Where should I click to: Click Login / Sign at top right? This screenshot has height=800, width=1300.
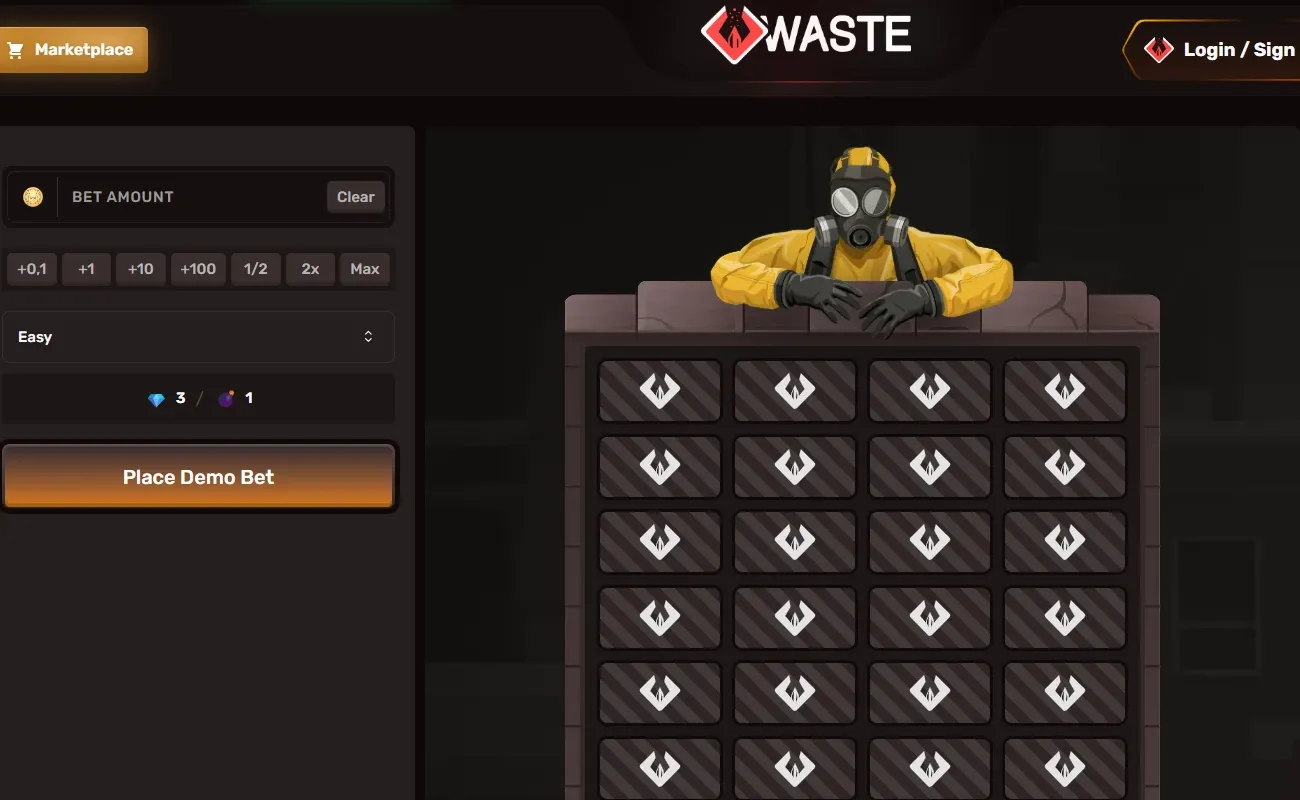coord(1237,49)
